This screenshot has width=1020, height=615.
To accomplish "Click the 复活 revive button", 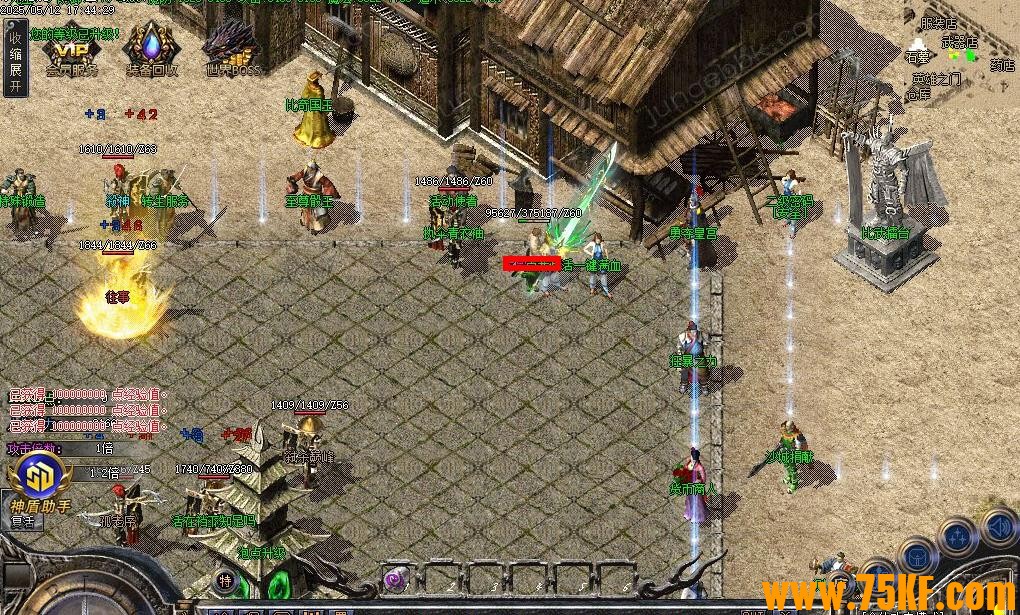I will click(x=22, y=521).
